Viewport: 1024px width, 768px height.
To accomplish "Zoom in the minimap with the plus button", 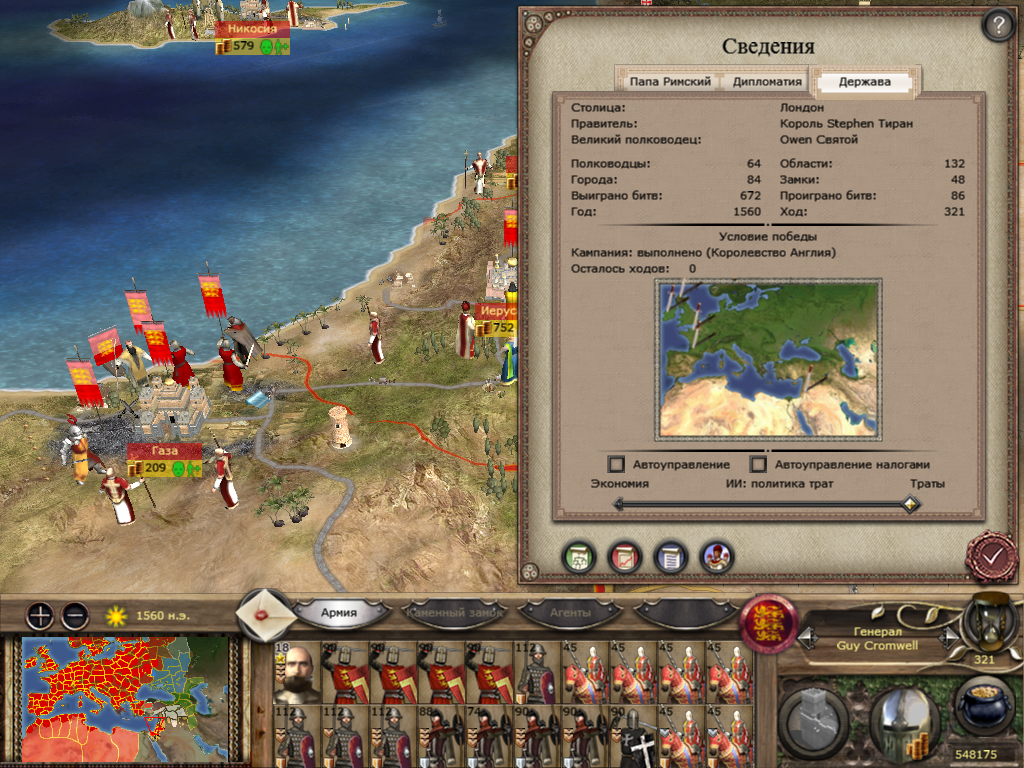I will click(x=39, y=615).
